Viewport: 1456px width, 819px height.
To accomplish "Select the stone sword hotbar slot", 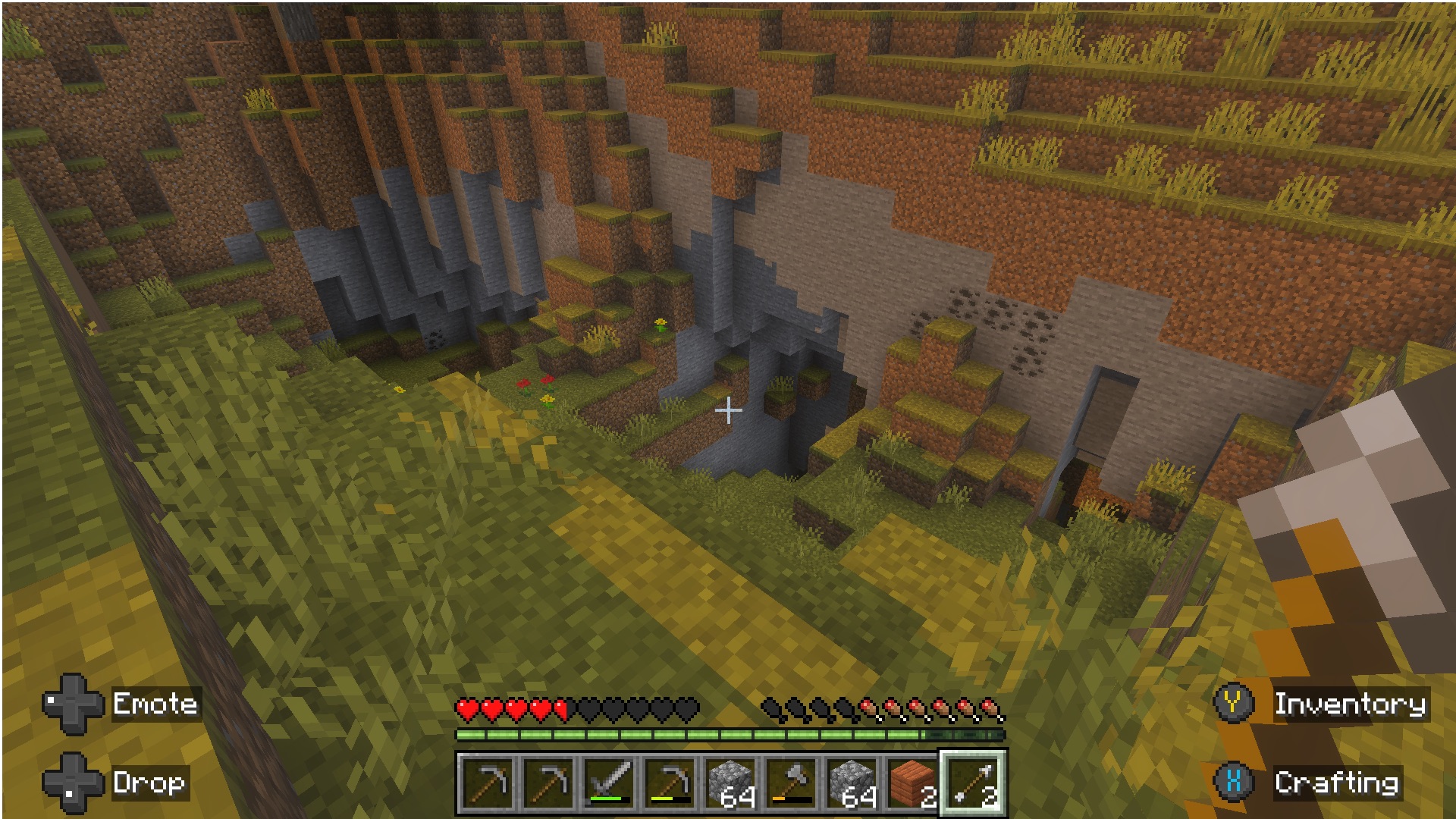I will pos(609,783).
